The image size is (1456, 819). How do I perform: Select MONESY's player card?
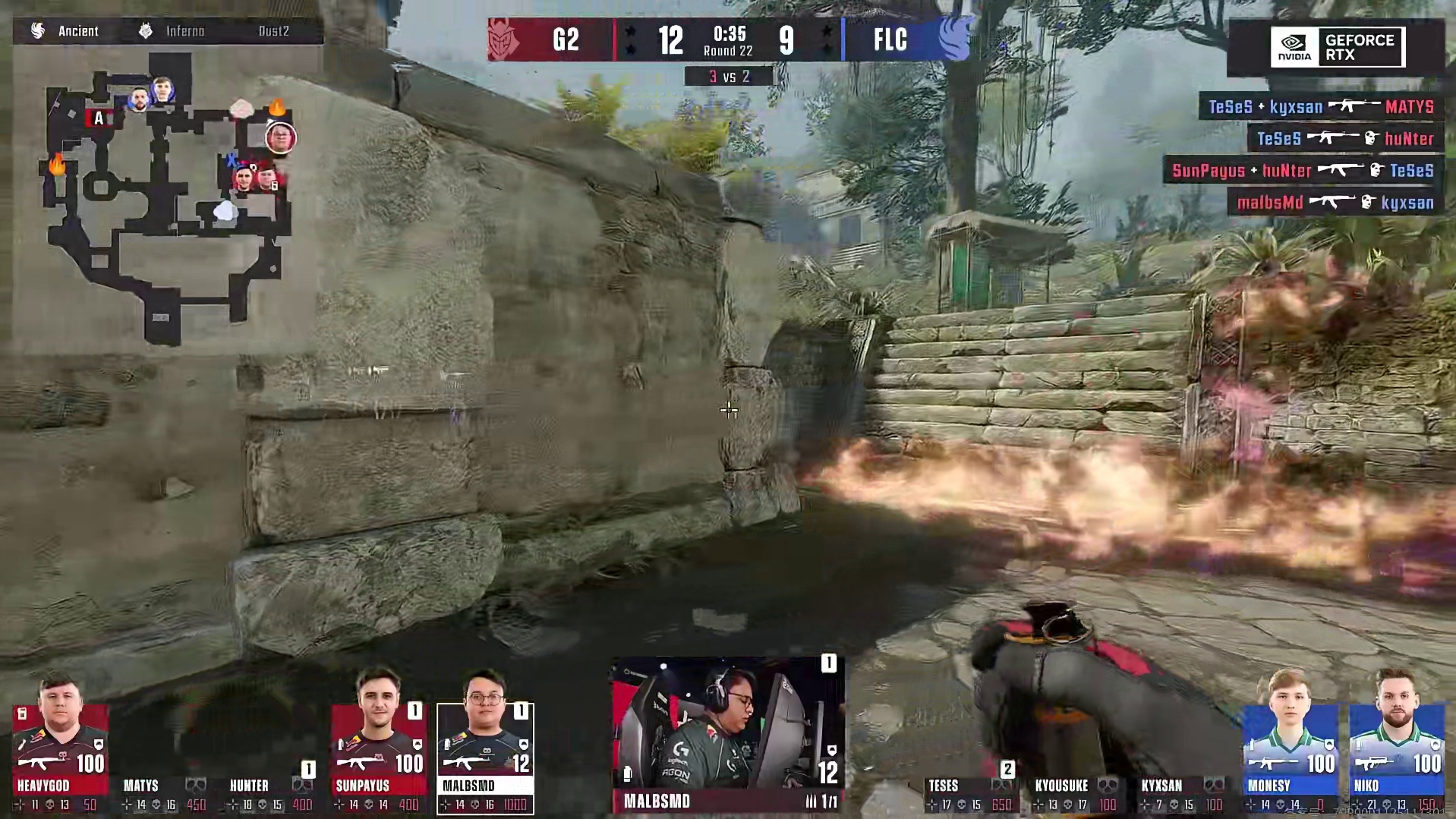click(x=1290, y=758)
